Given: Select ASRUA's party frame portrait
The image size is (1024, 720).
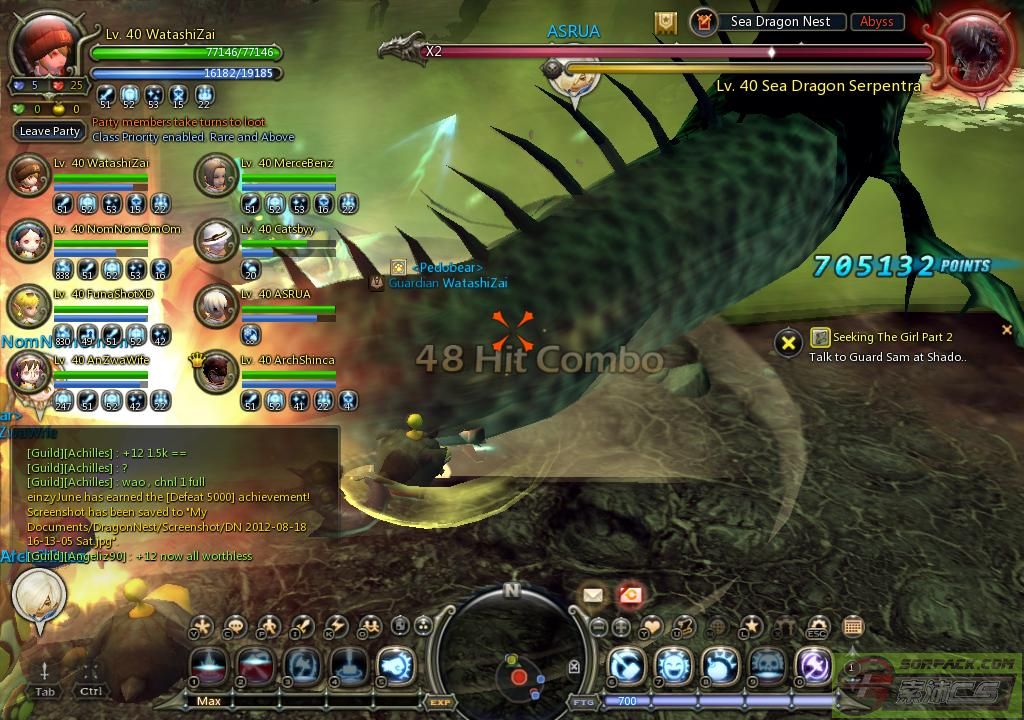Looking at the screenshot, I should pos(215,306).
